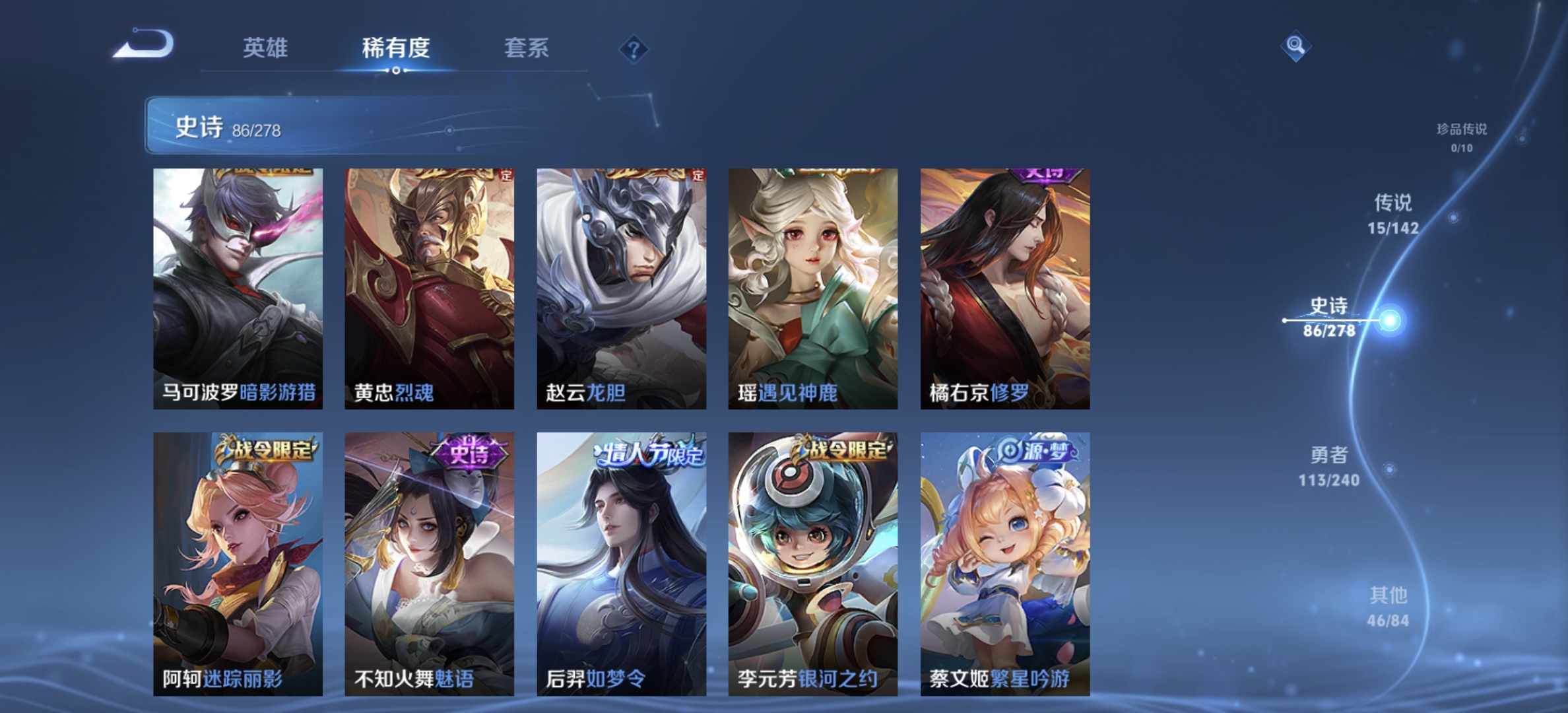Open the help question mark icon

[x=633, y=49]
